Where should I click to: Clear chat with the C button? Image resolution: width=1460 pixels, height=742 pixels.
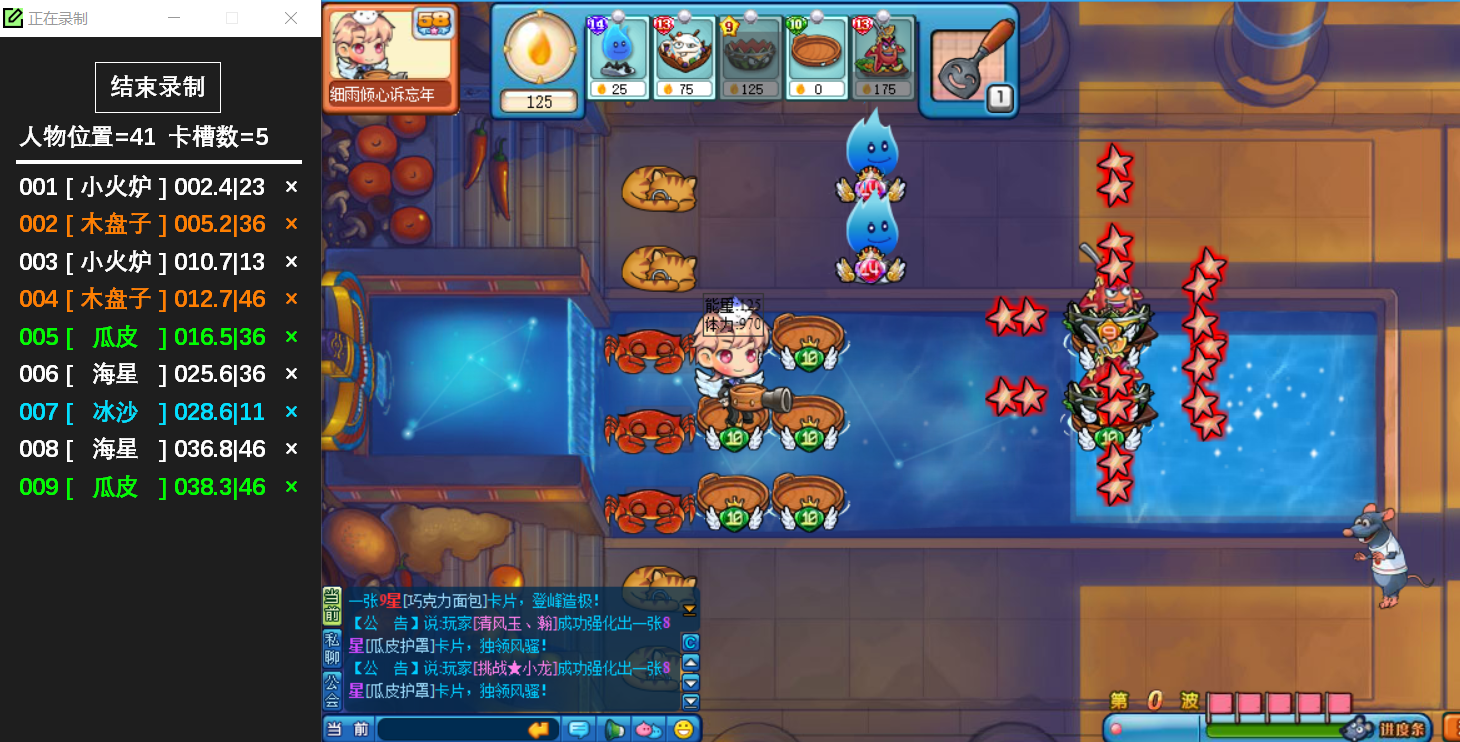click(690, 642)
